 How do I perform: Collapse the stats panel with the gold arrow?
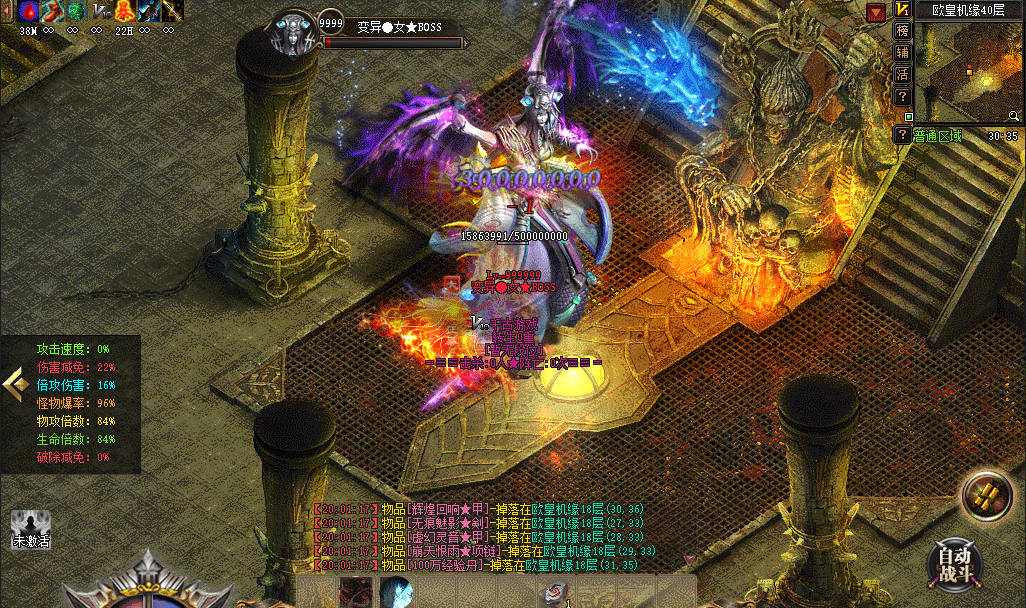[13, 382]
